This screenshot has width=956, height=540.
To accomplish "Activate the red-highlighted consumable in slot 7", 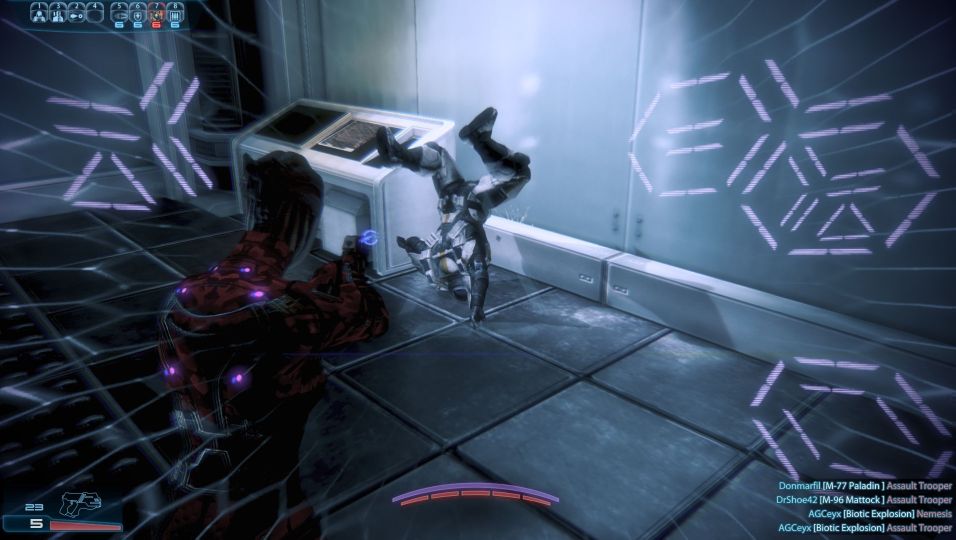I will 156,14.
